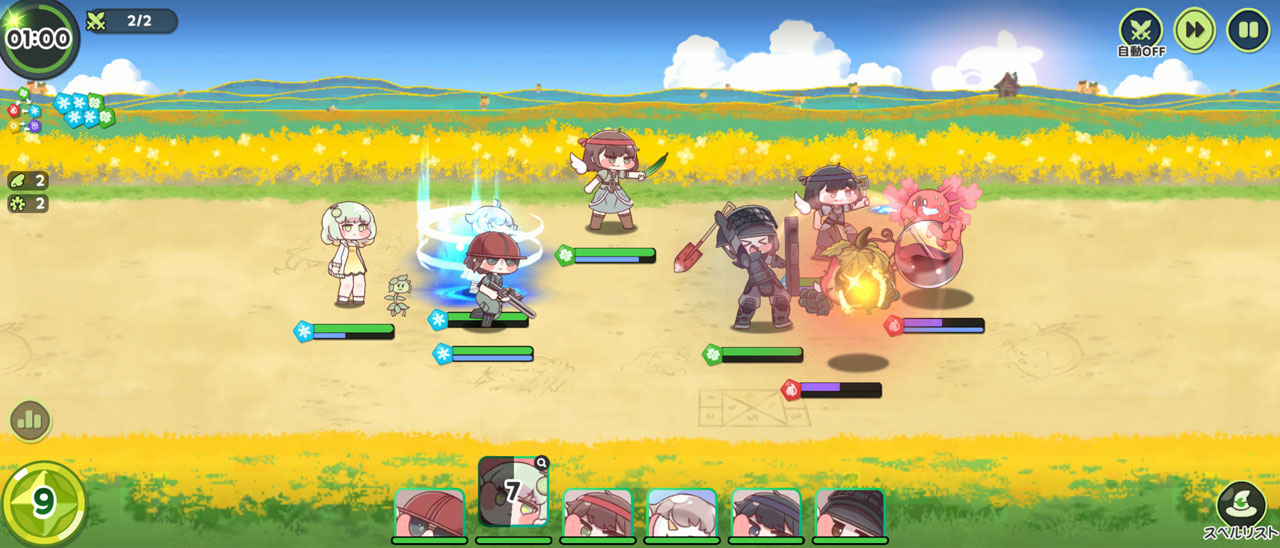The image size is (1280, 548).
Task: Pick the white-haired character portrait card
Action: [682, 514]
